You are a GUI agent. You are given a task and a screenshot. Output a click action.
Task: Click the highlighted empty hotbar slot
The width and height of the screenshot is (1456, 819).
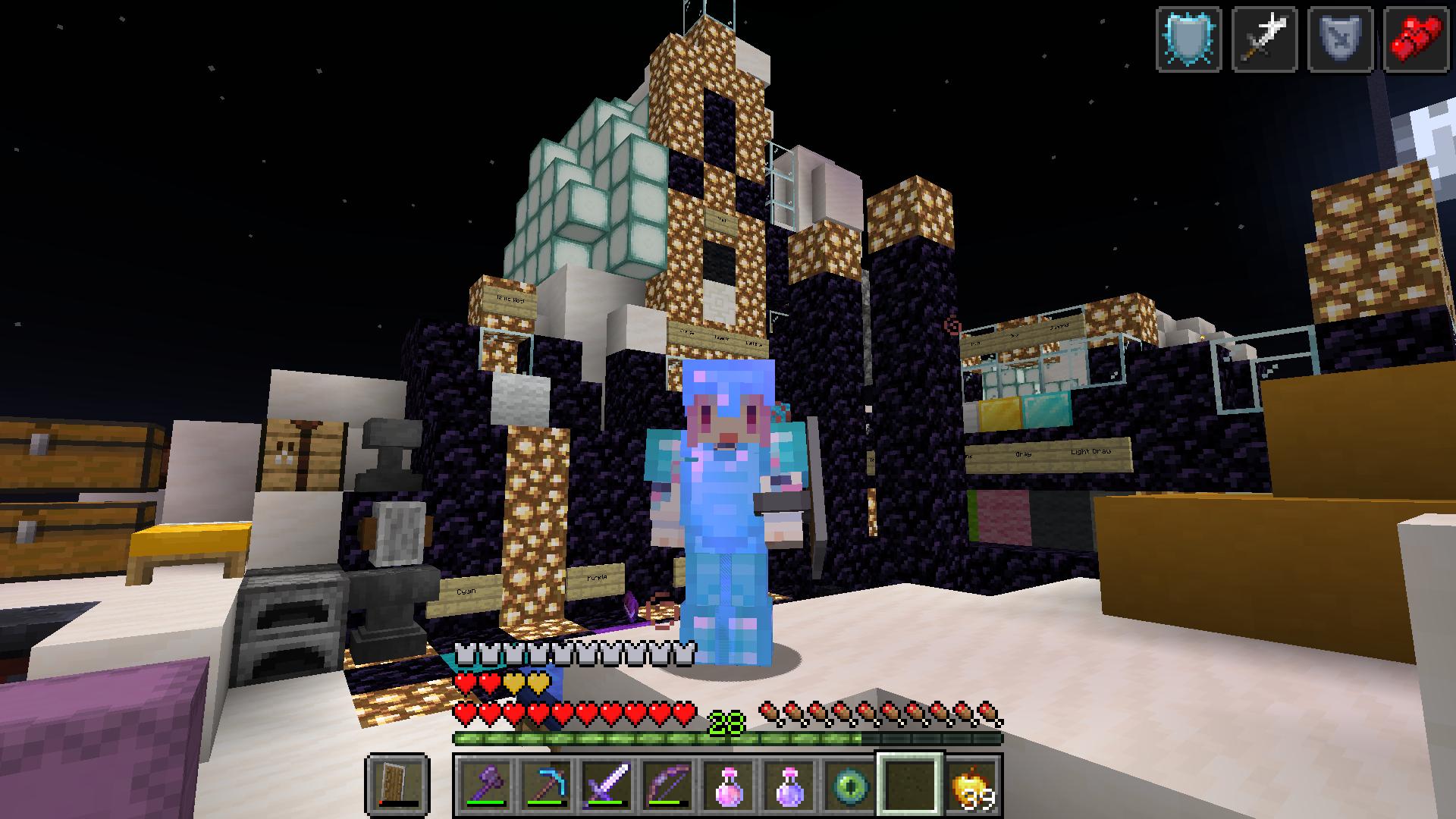coord(910,783)
